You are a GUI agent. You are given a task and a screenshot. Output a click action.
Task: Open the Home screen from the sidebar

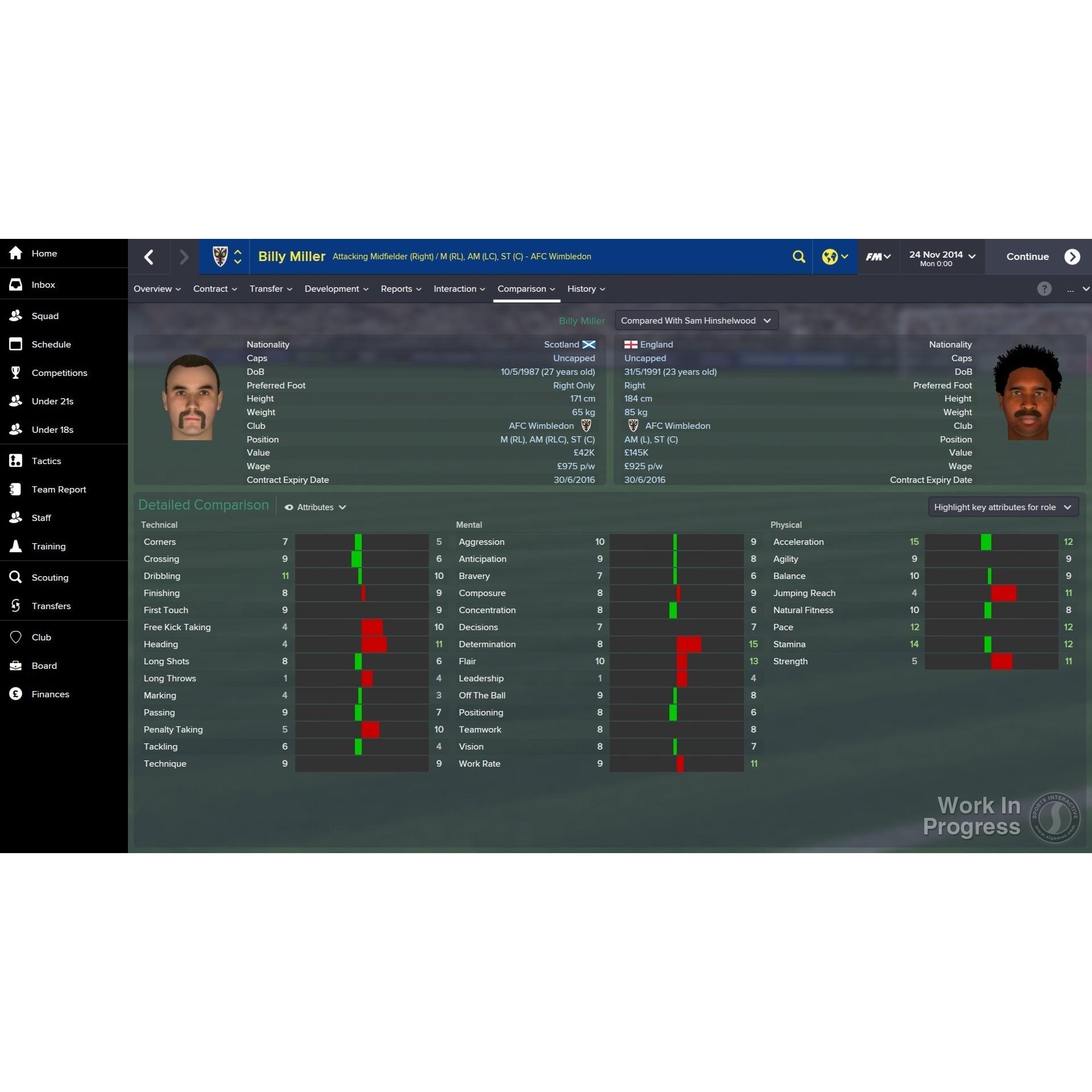(44, 254)
